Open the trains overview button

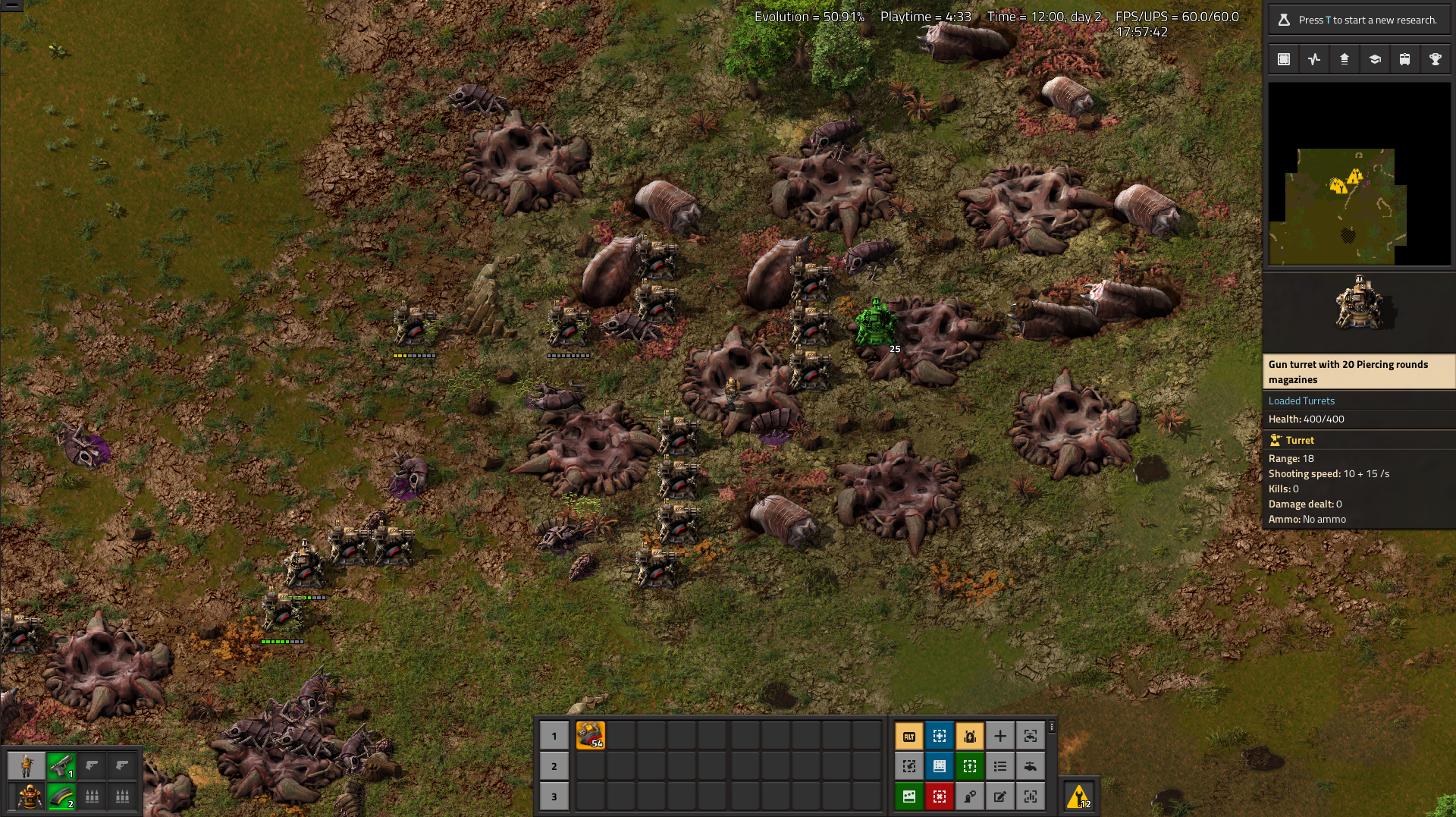point(1404,59)
